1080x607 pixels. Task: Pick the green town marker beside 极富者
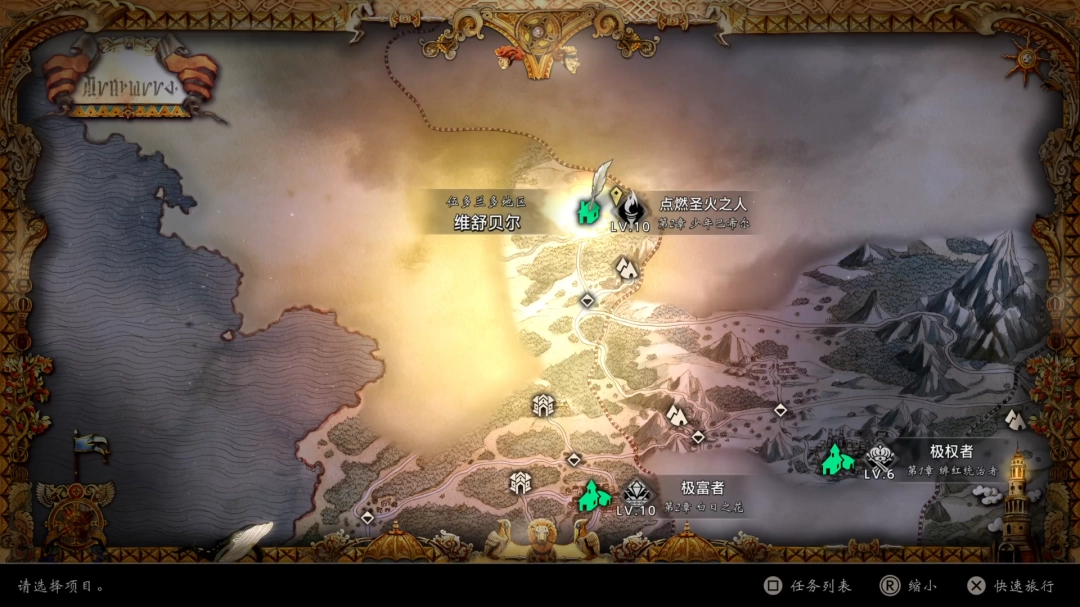coord(593,494)
